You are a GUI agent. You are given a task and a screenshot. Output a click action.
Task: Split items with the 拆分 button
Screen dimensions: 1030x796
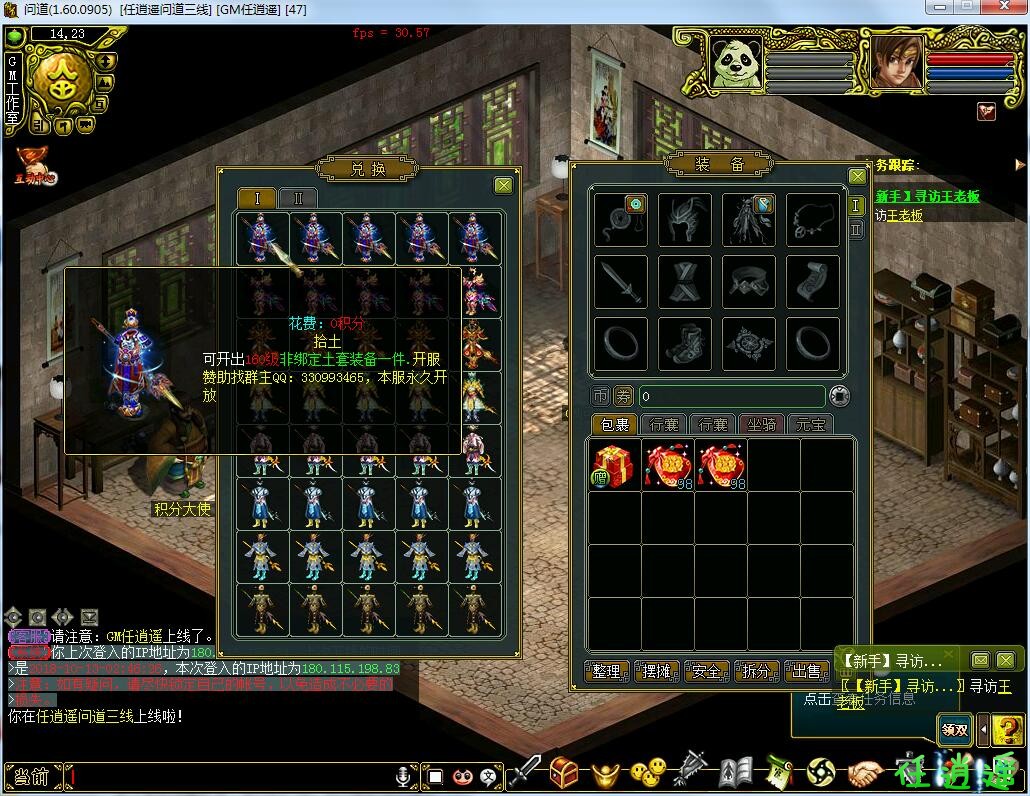tap(757, 671)
